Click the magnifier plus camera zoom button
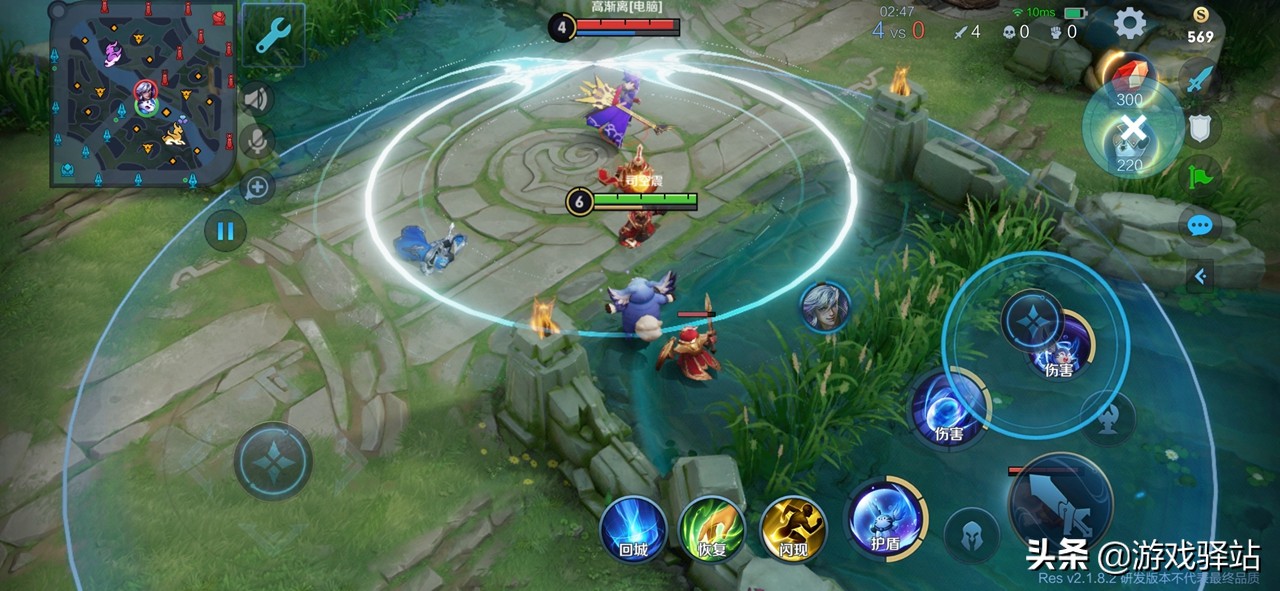 coord(257,187)
